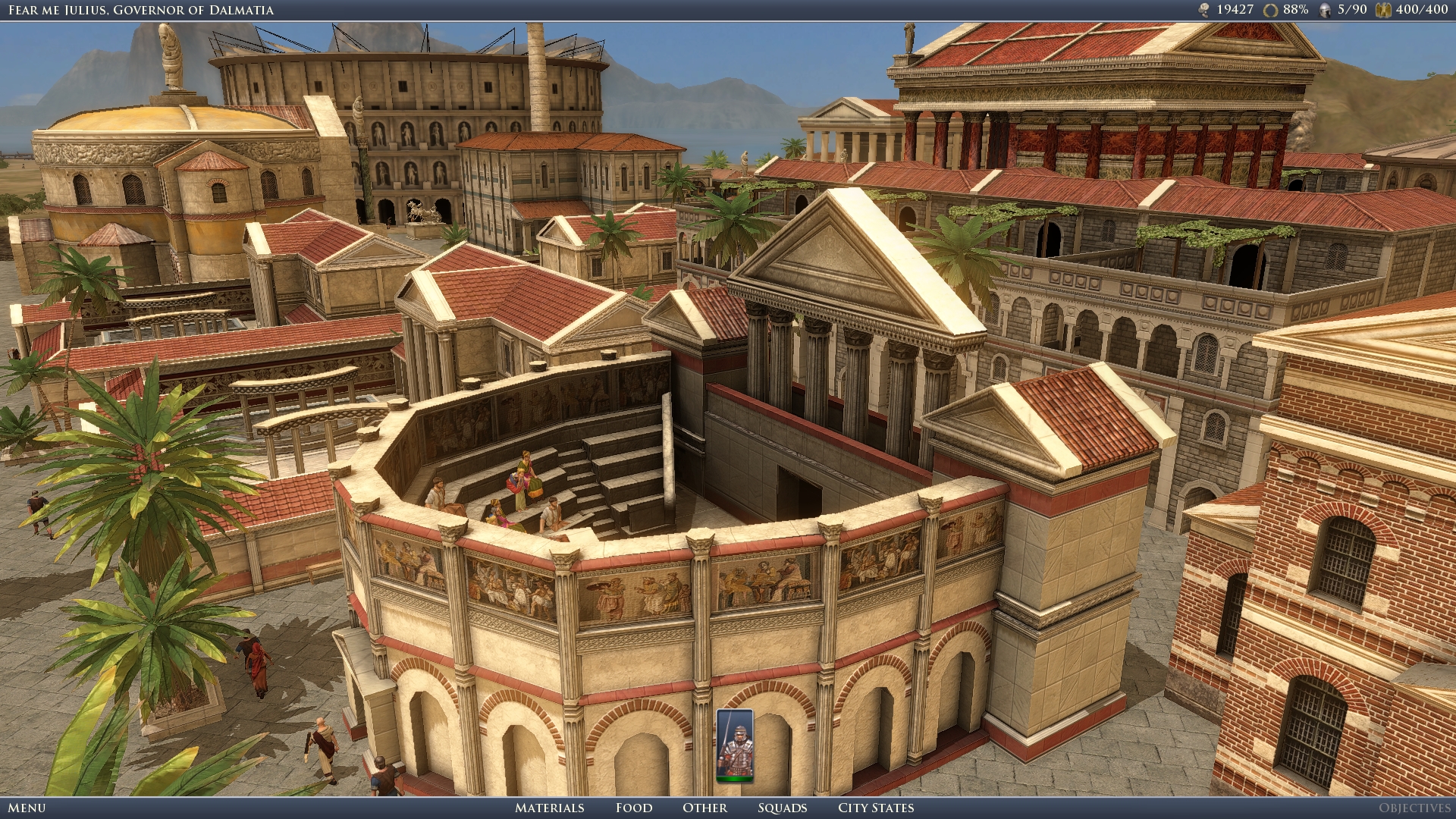This screenshot has width=1456, height=819.
Task: Click the denarii coin icon in top bar
Action: (x=1204, y=9)
